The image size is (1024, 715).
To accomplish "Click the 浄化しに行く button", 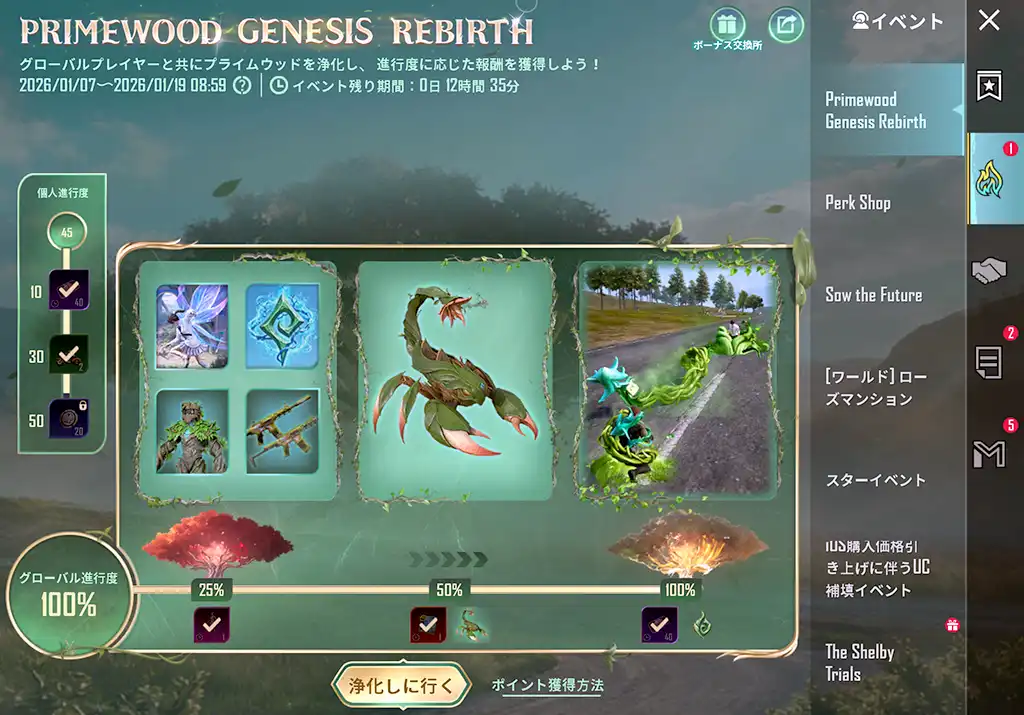I will coord(400,686).
